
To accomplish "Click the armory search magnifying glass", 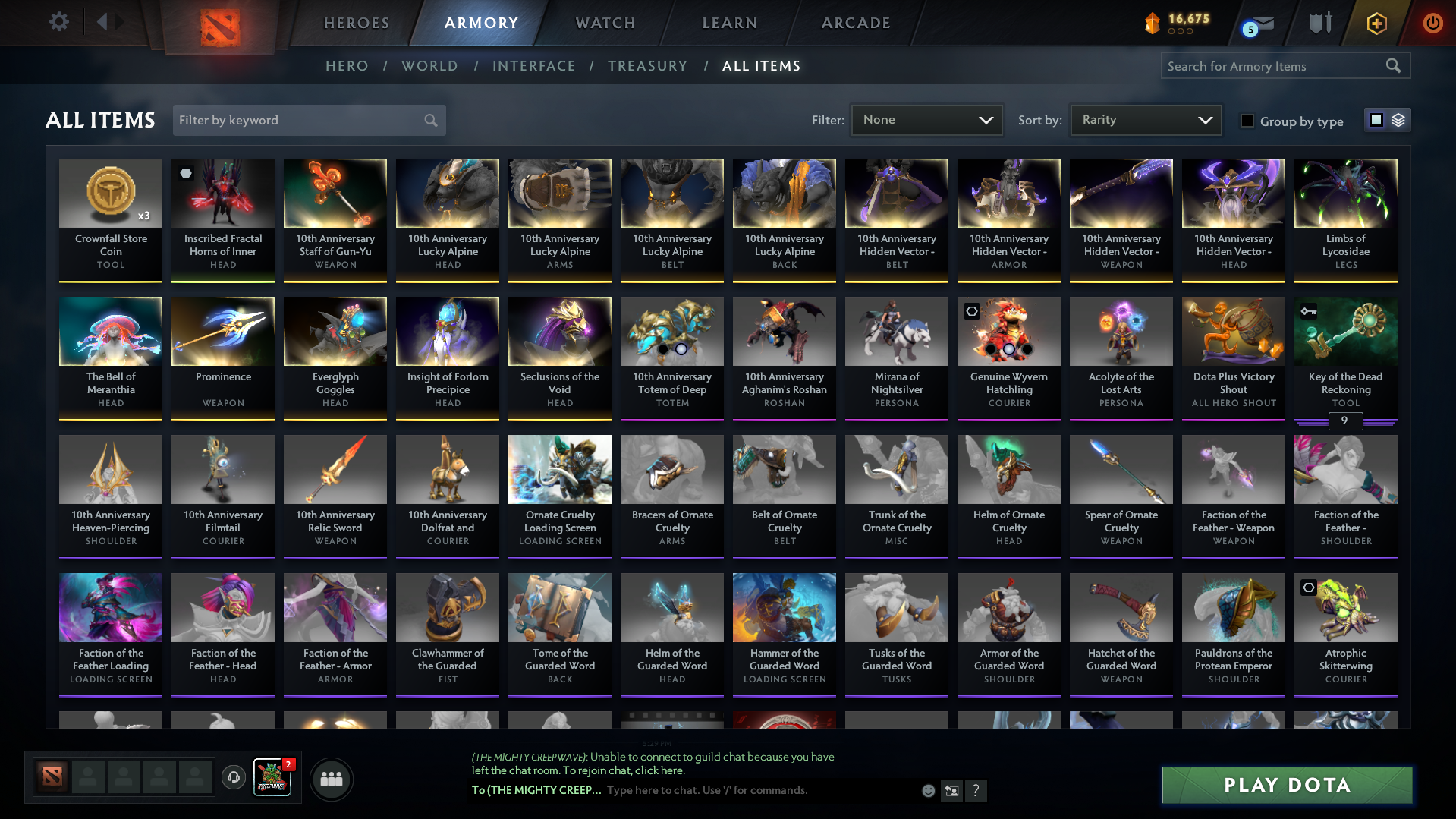I will (1394, 65).
